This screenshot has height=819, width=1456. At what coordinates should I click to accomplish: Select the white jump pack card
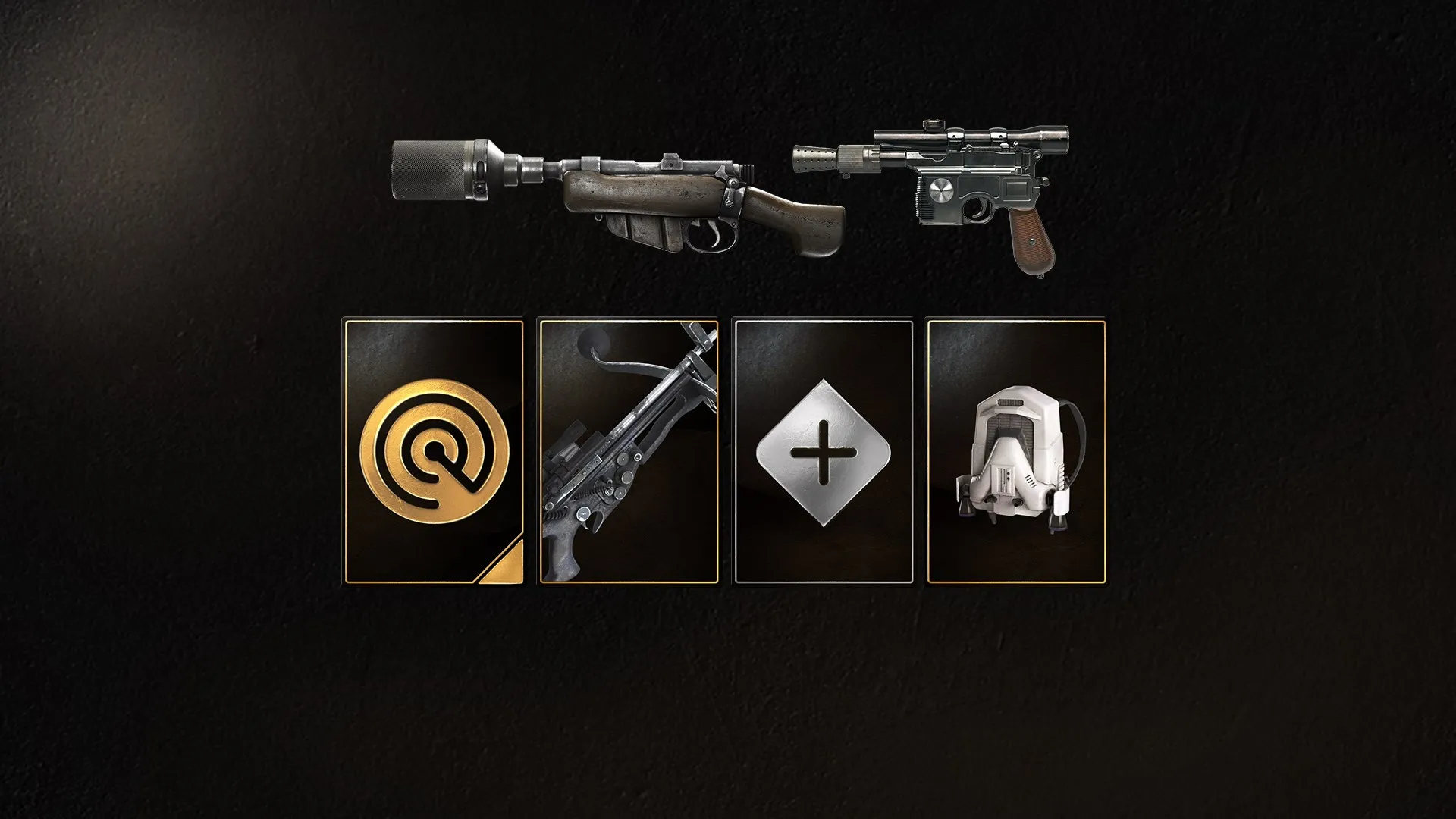(x=1016, y=452)
